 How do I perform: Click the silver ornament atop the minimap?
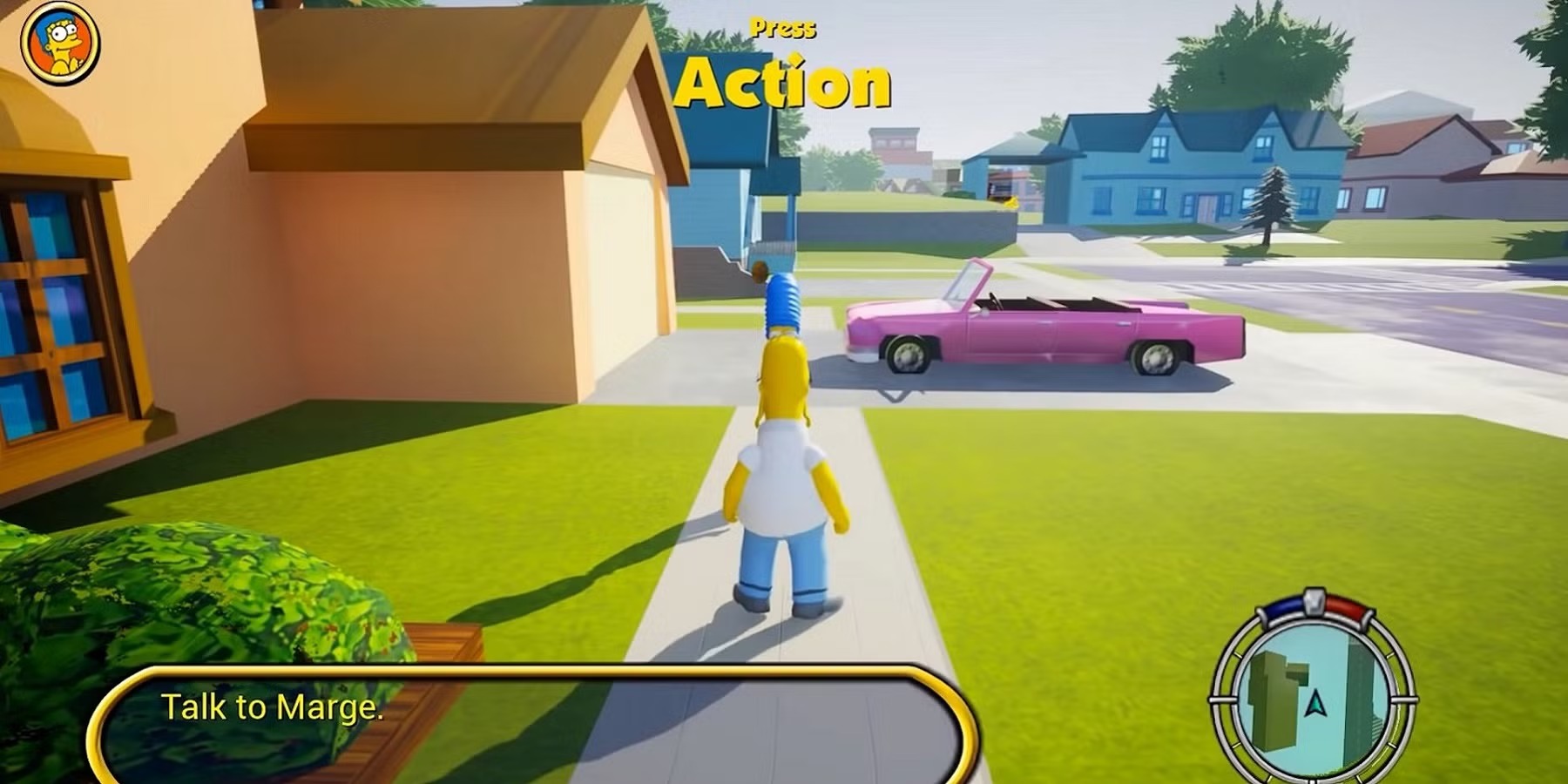tap(1314, 600)
